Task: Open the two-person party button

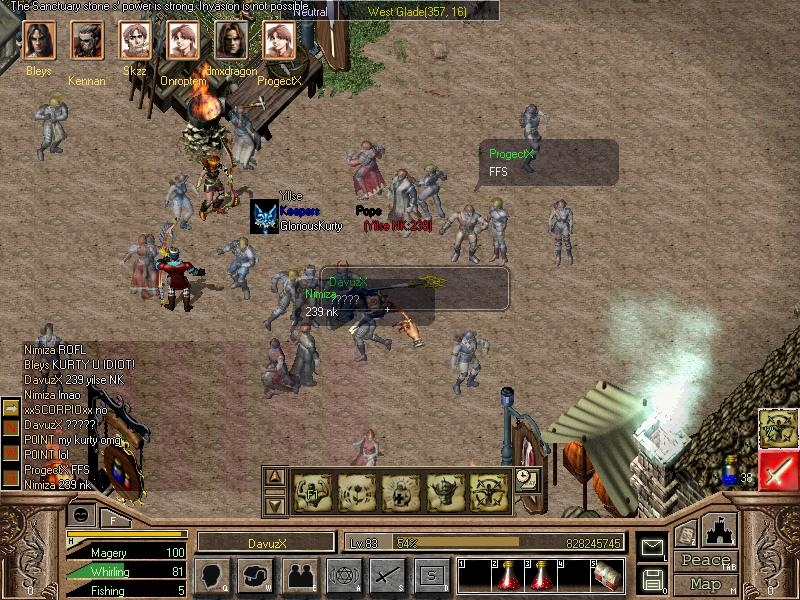Action: [299, 575]
